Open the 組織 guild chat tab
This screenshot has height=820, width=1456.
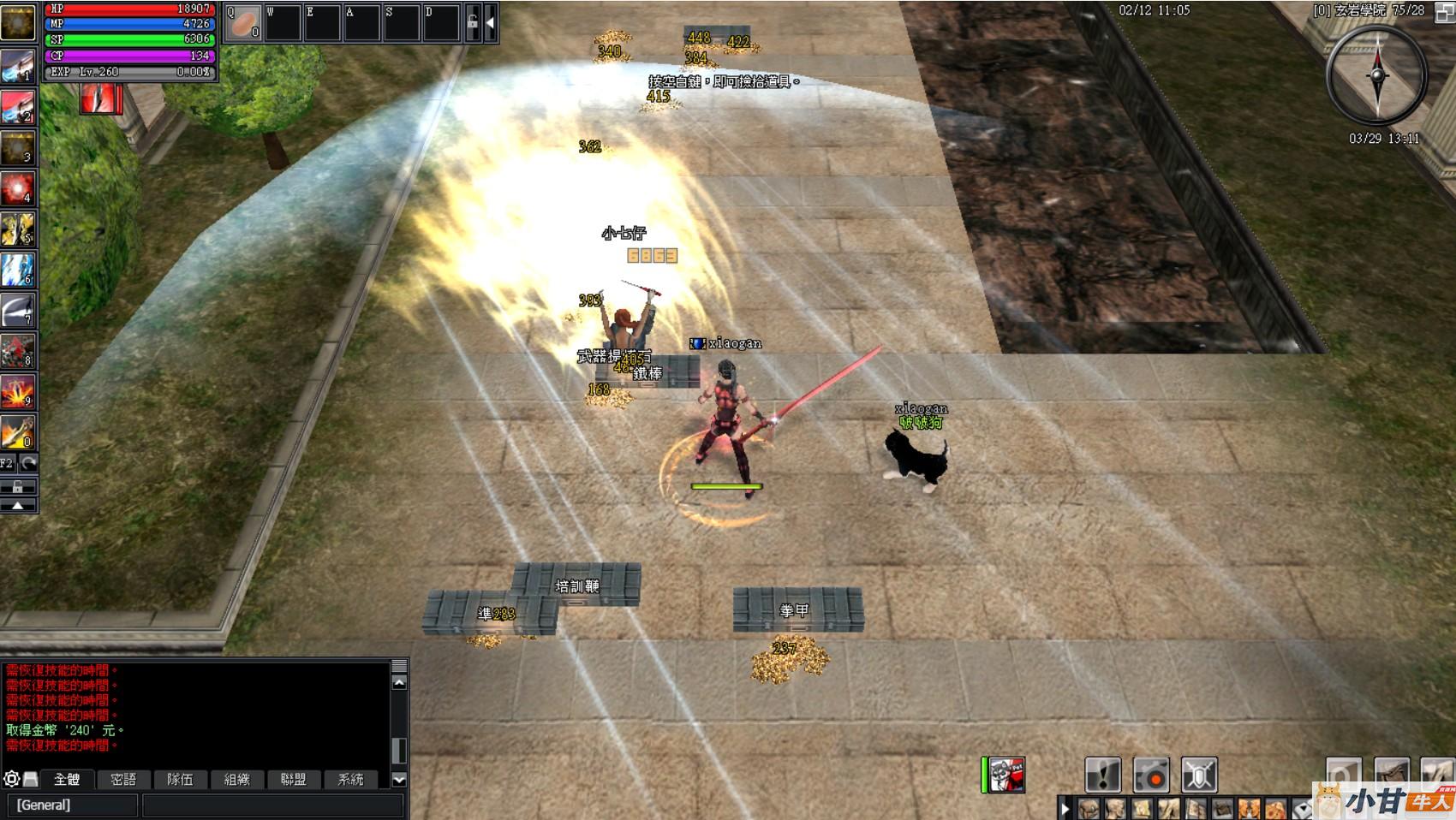pos(237,779)
